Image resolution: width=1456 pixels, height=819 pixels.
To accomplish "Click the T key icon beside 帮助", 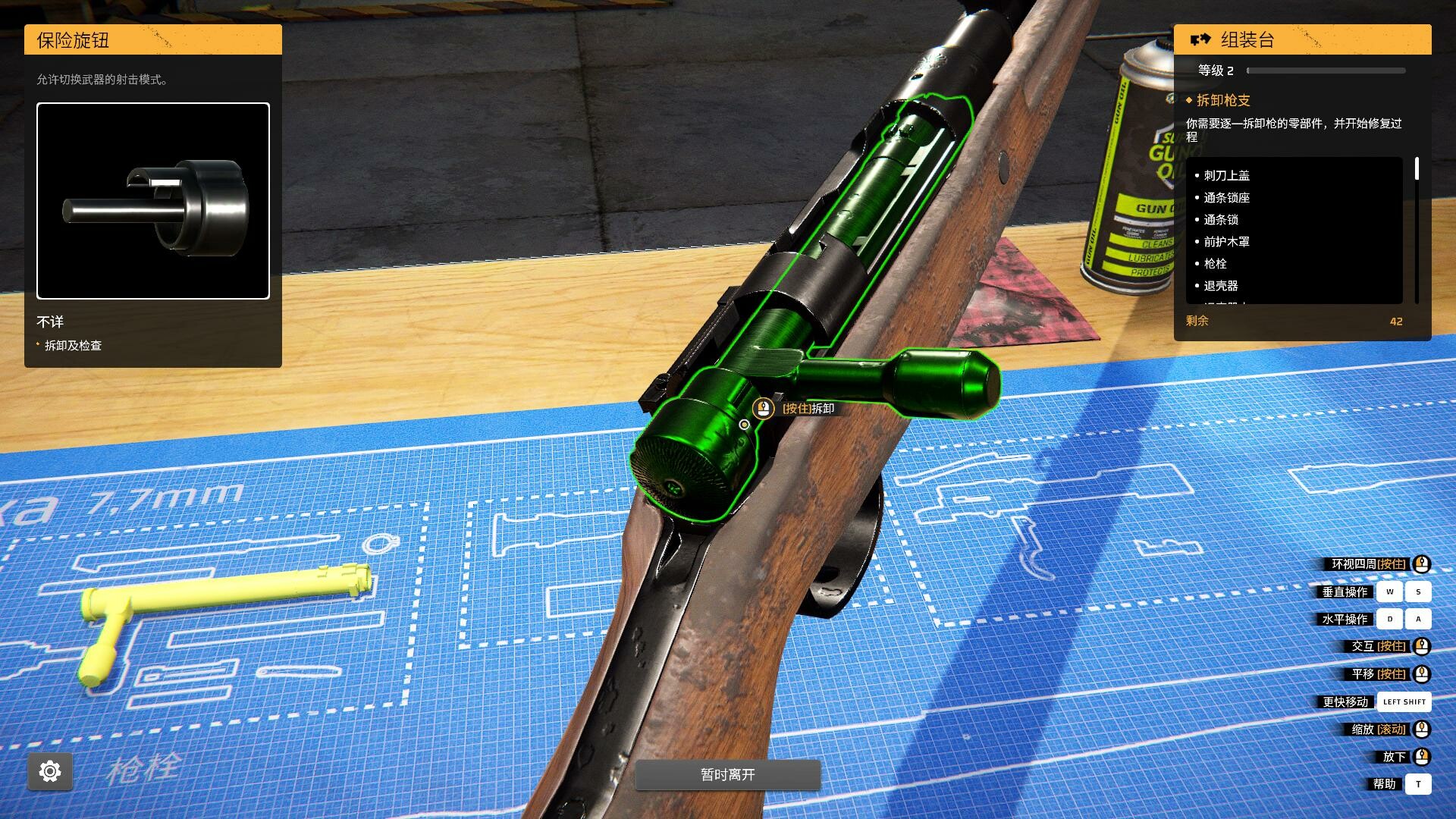I will pos(1420,784).
